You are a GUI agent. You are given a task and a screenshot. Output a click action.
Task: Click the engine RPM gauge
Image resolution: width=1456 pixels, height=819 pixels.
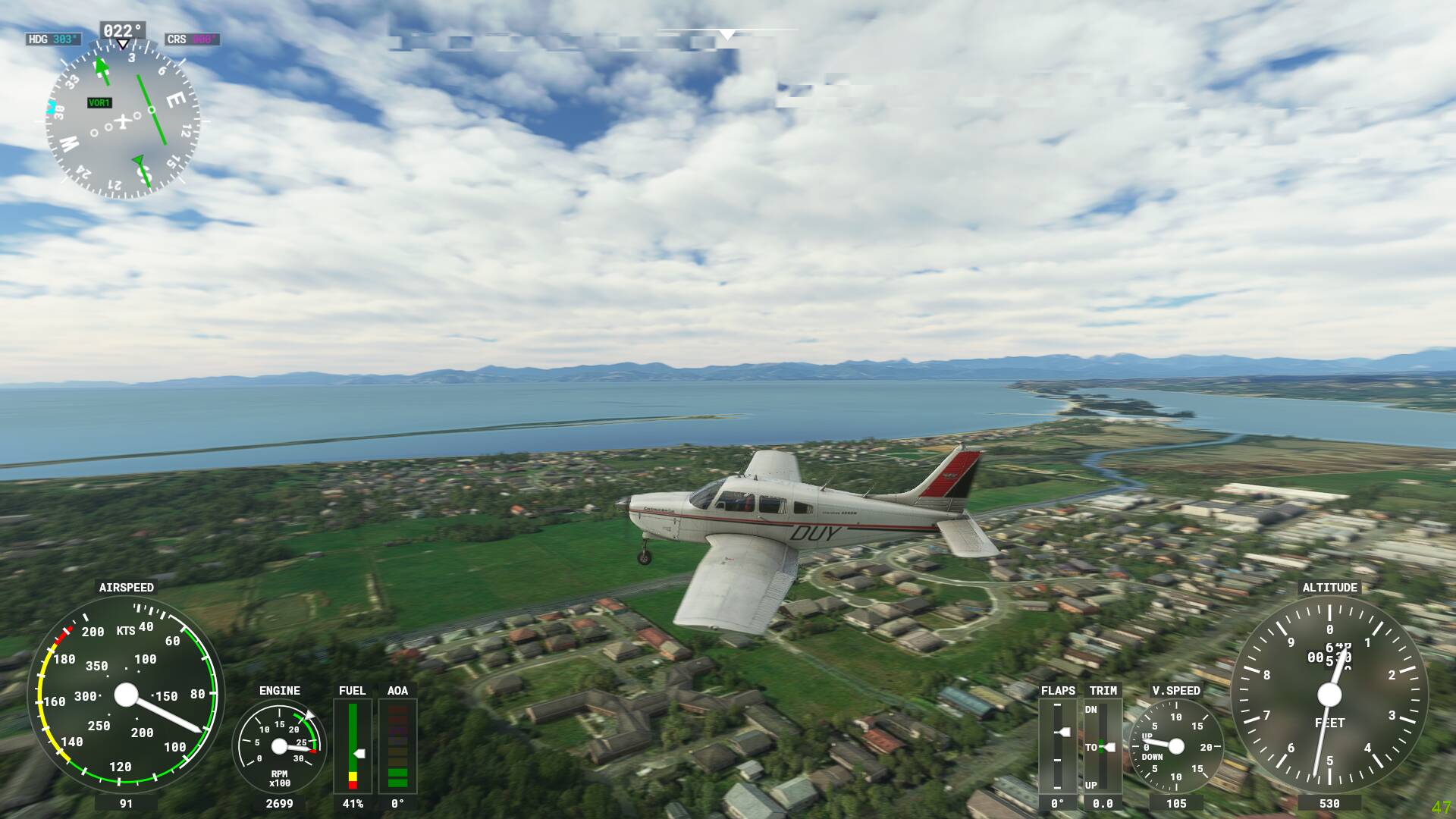pyautogui.click(x=279, y=746)
